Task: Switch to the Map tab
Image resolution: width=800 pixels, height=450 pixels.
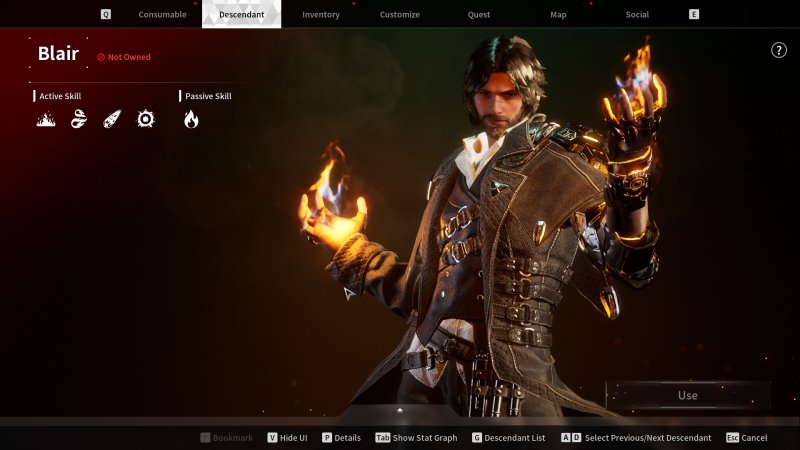Action: [x=558, y=15]
